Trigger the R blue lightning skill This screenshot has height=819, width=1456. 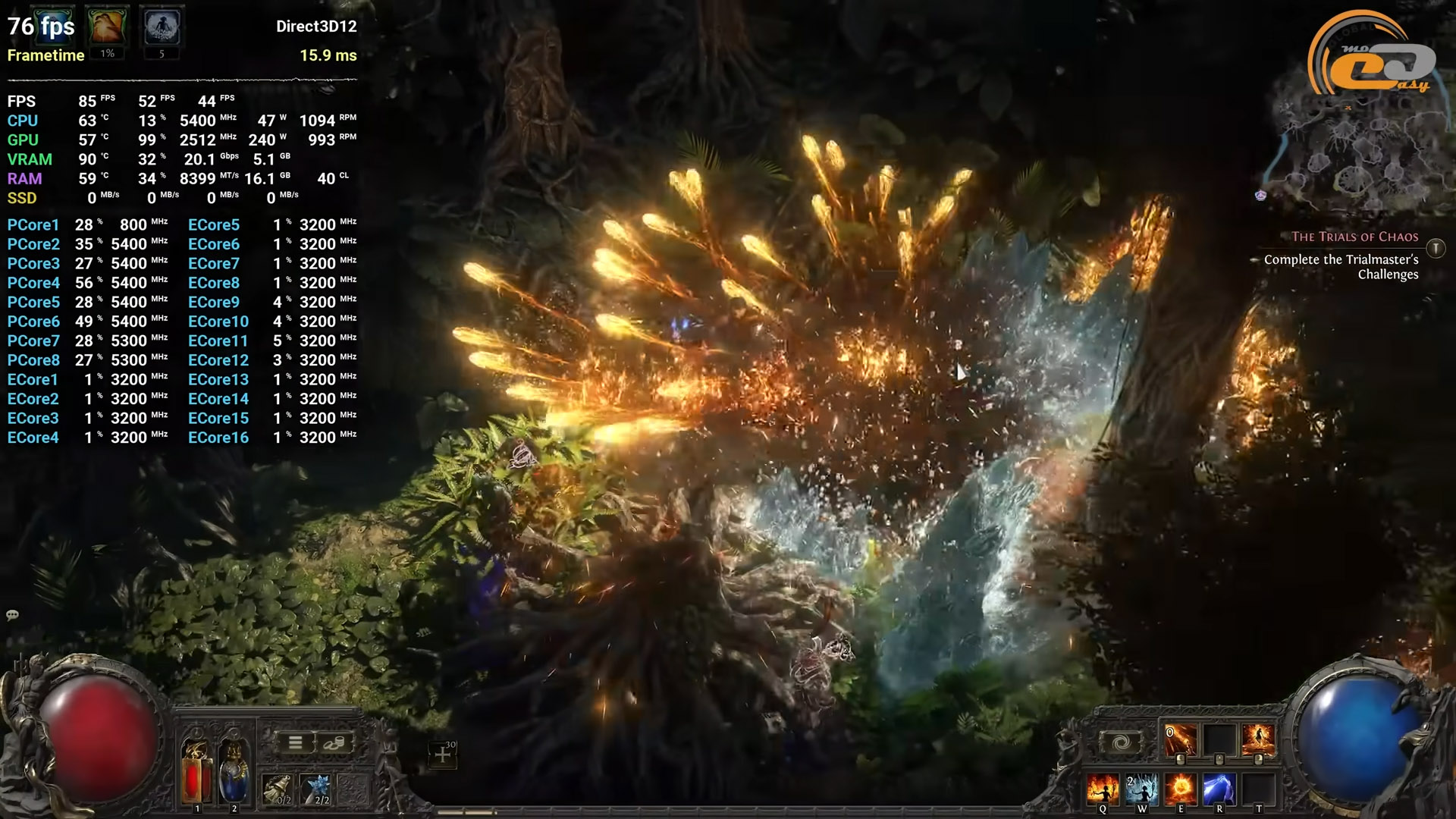(1219, 789)
